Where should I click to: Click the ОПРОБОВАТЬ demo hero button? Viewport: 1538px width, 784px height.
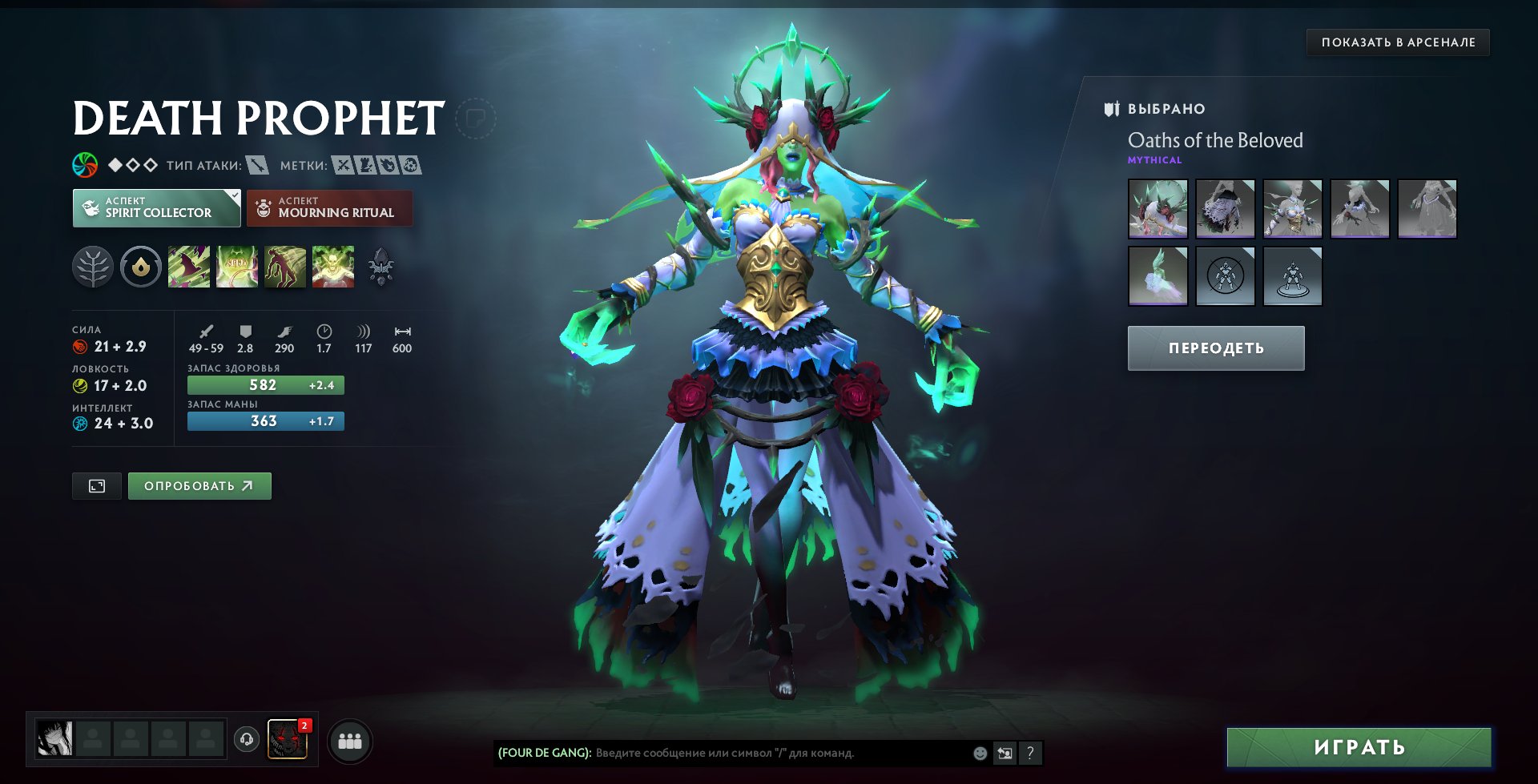pyautogui.click(x=199, y=486)
